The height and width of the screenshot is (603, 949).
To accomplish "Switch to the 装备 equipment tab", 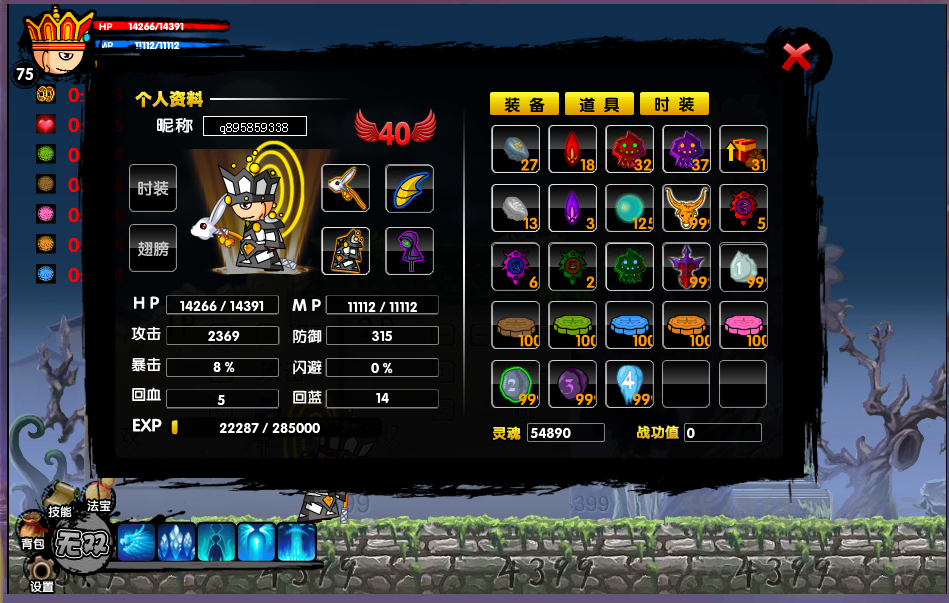I will point(524,104).
